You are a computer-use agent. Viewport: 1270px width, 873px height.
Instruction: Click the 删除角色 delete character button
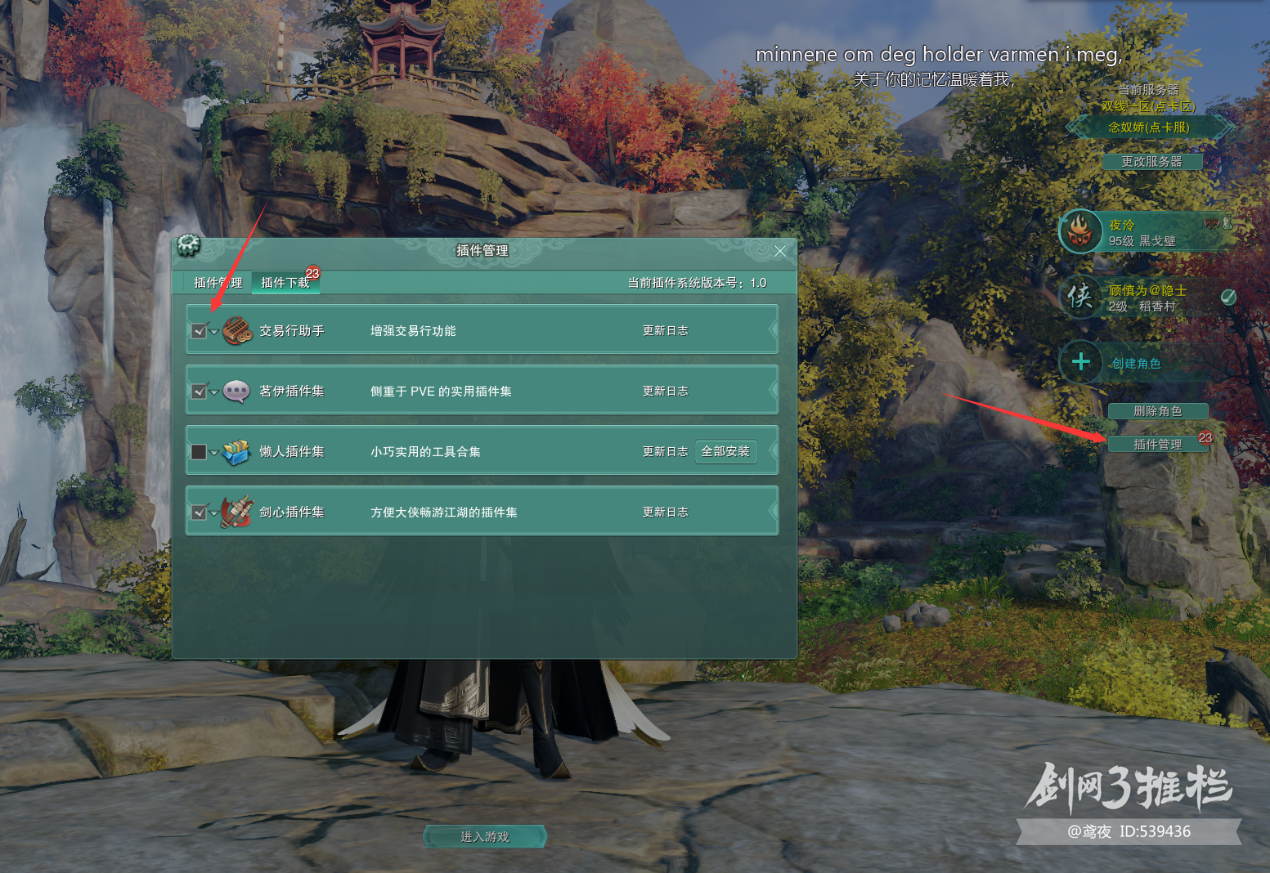1157,411
